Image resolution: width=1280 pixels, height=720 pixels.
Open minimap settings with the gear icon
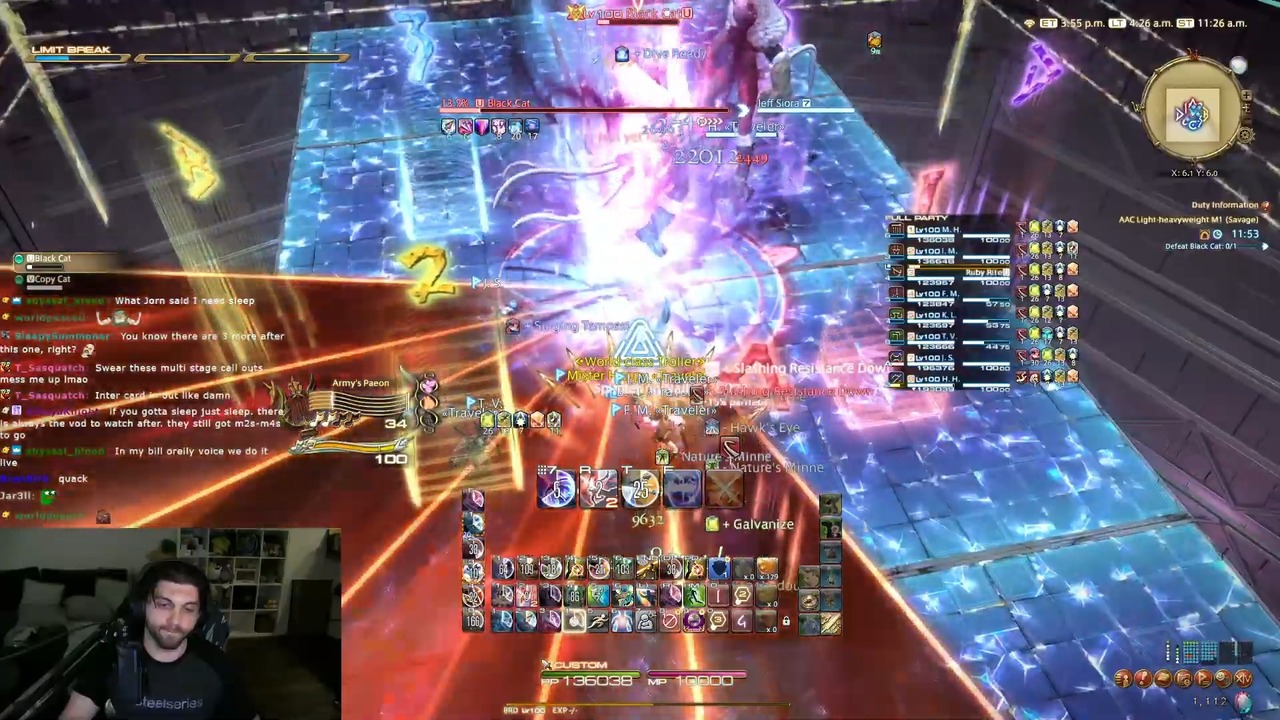[x=1246, y=136]
